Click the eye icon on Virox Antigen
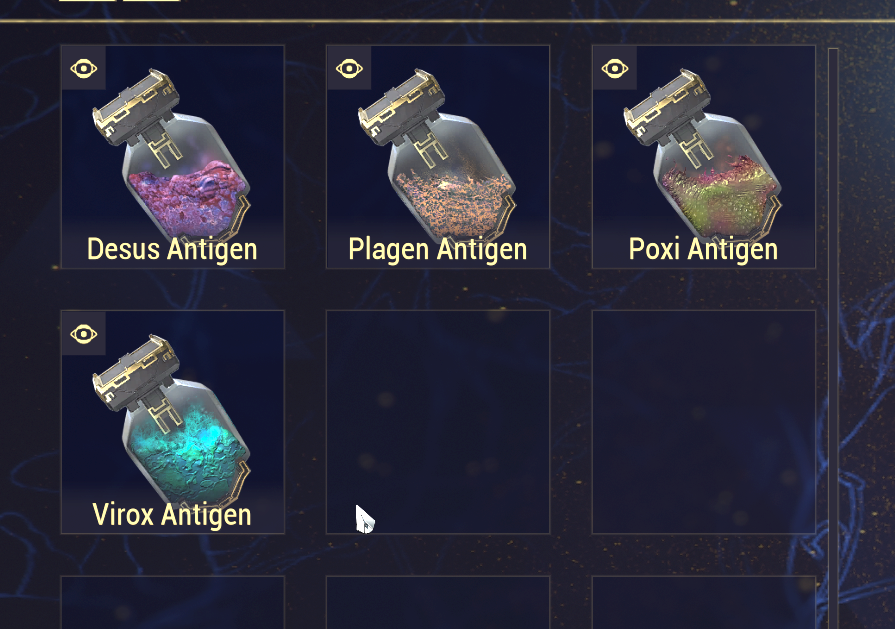Screen dimensions: 895x629 [84, 333]
